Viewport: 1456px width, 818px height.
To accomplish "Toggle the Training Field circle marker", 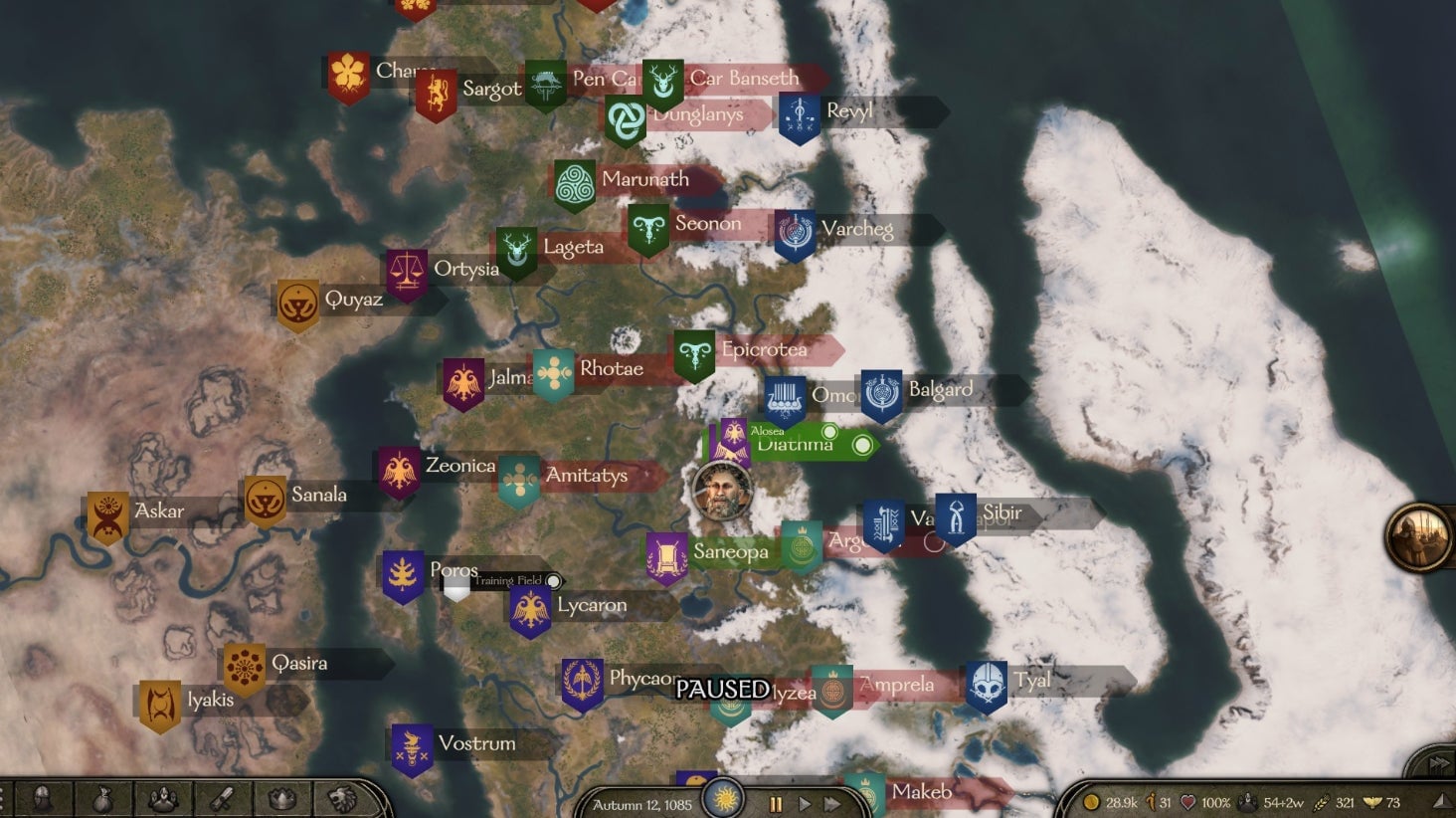I will (554, 580).
